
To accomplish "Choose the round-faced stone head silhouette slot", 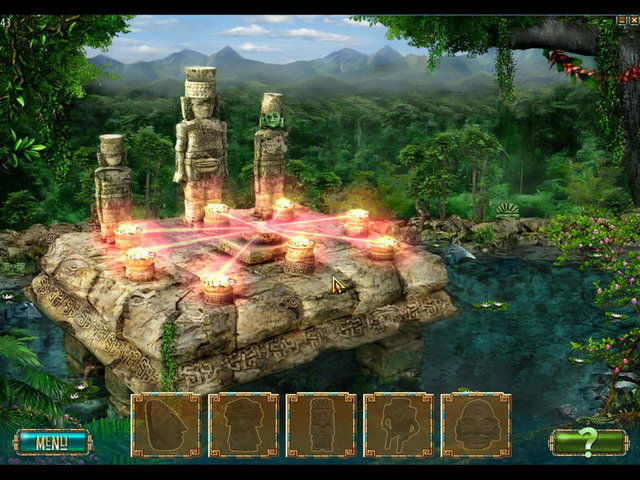I will [476, 425].
